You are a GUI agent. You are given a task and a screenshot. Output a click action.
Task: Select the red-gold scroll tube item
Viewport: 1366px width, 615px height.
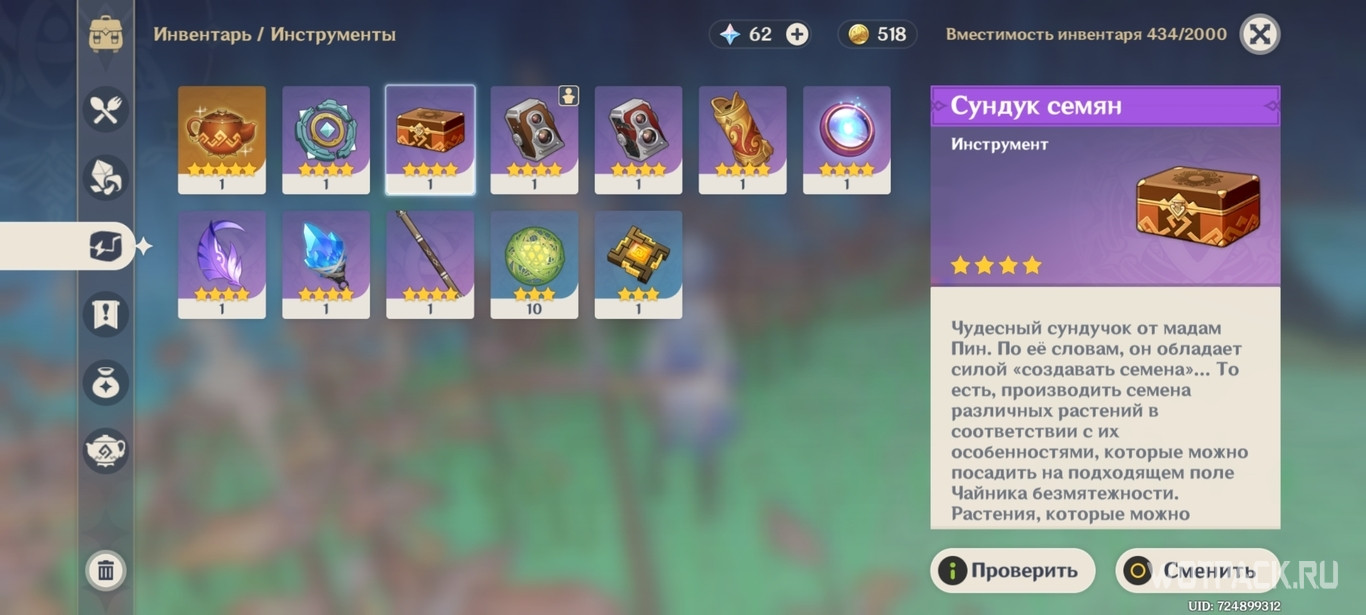pos(742,139)
